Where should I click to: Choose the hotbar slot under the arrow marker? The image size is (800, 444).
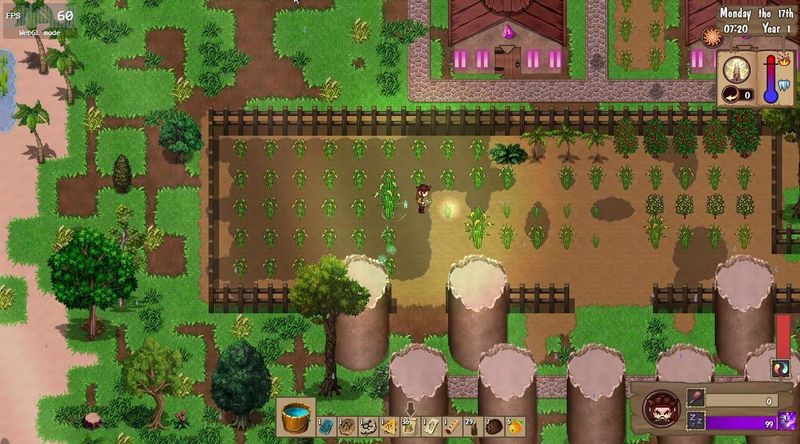(408, 427)
